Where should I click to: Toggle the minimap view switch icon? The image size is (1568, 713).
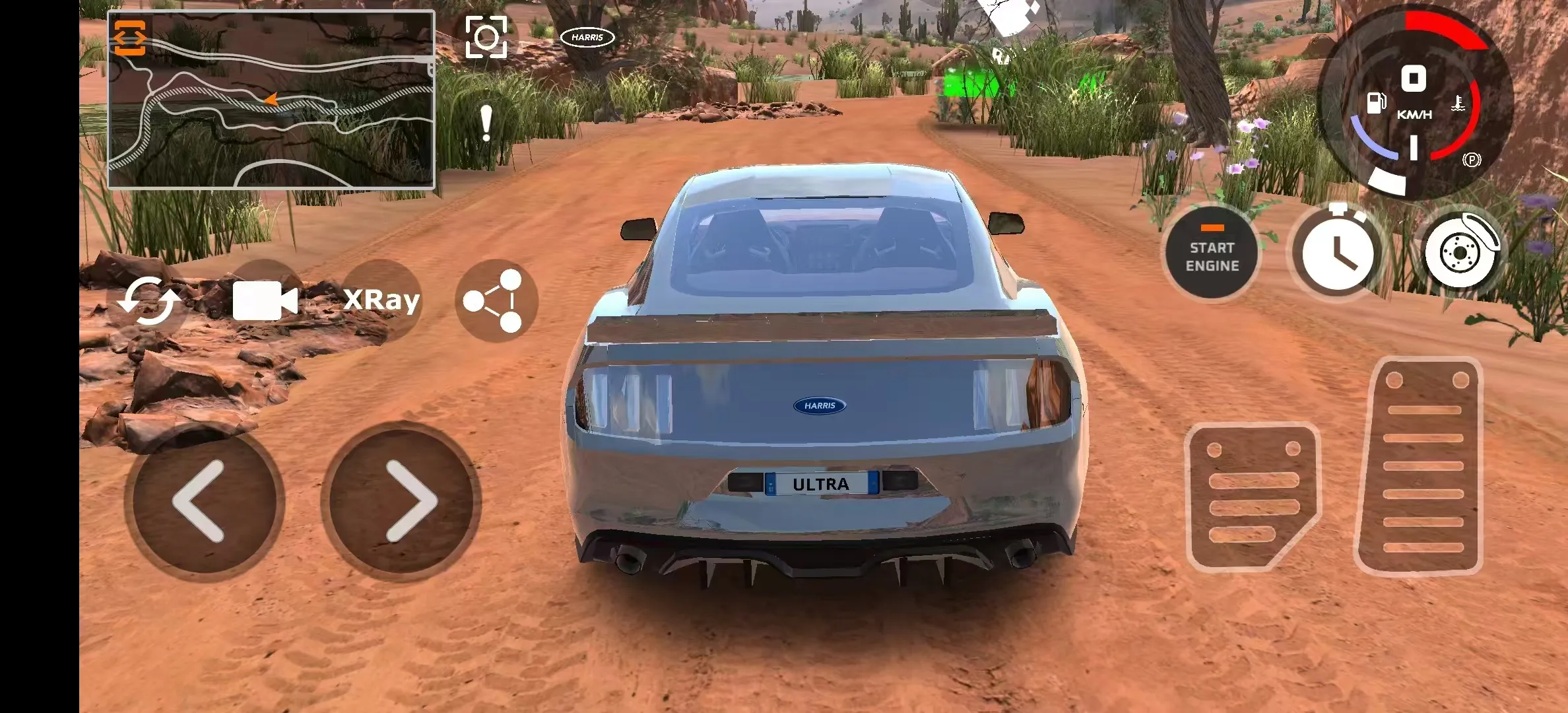(131, 36)
